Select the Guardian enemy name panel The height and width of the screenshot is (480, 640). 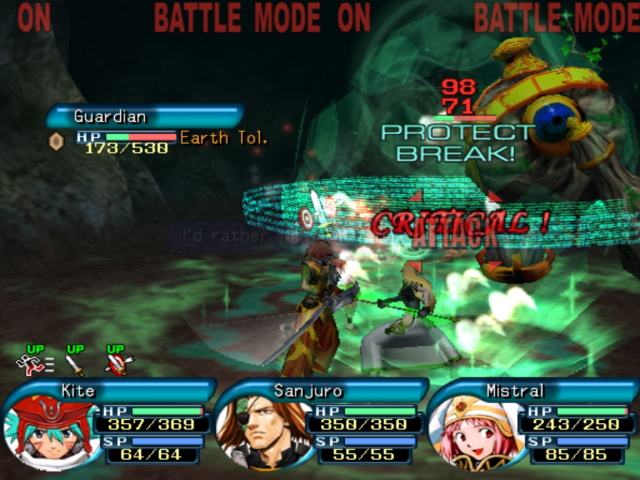tap(143, 117)
